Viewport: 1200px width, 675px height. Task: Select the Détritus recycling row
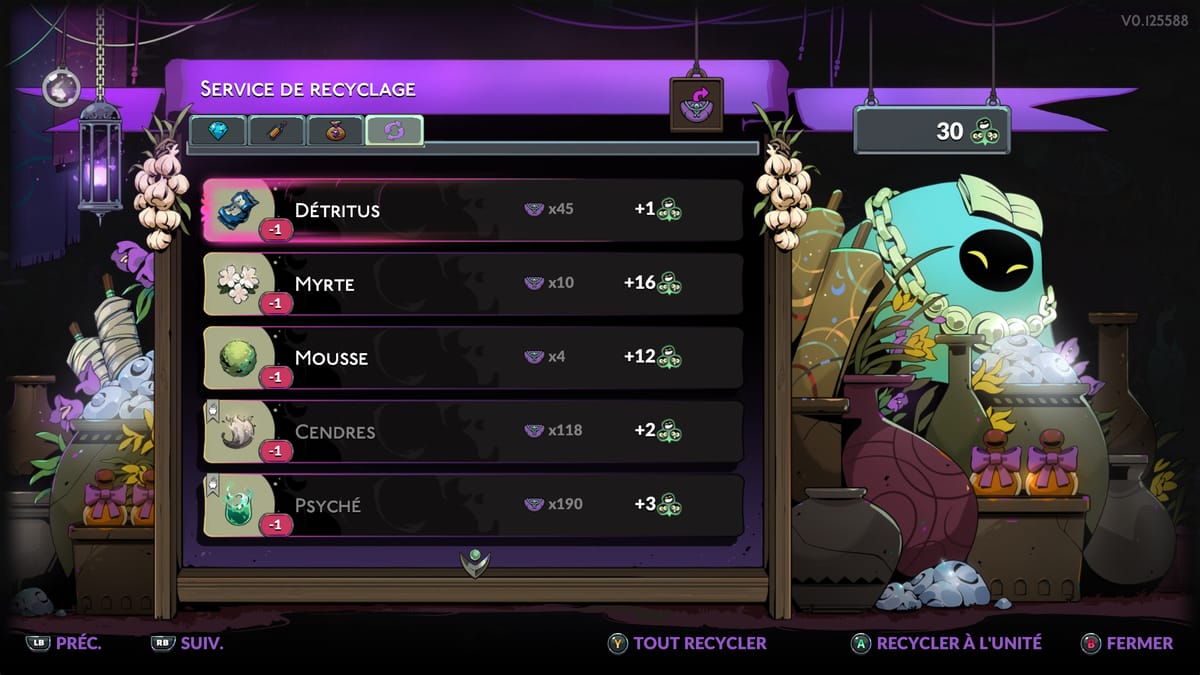pyautogui.click(x=472, y=211)
